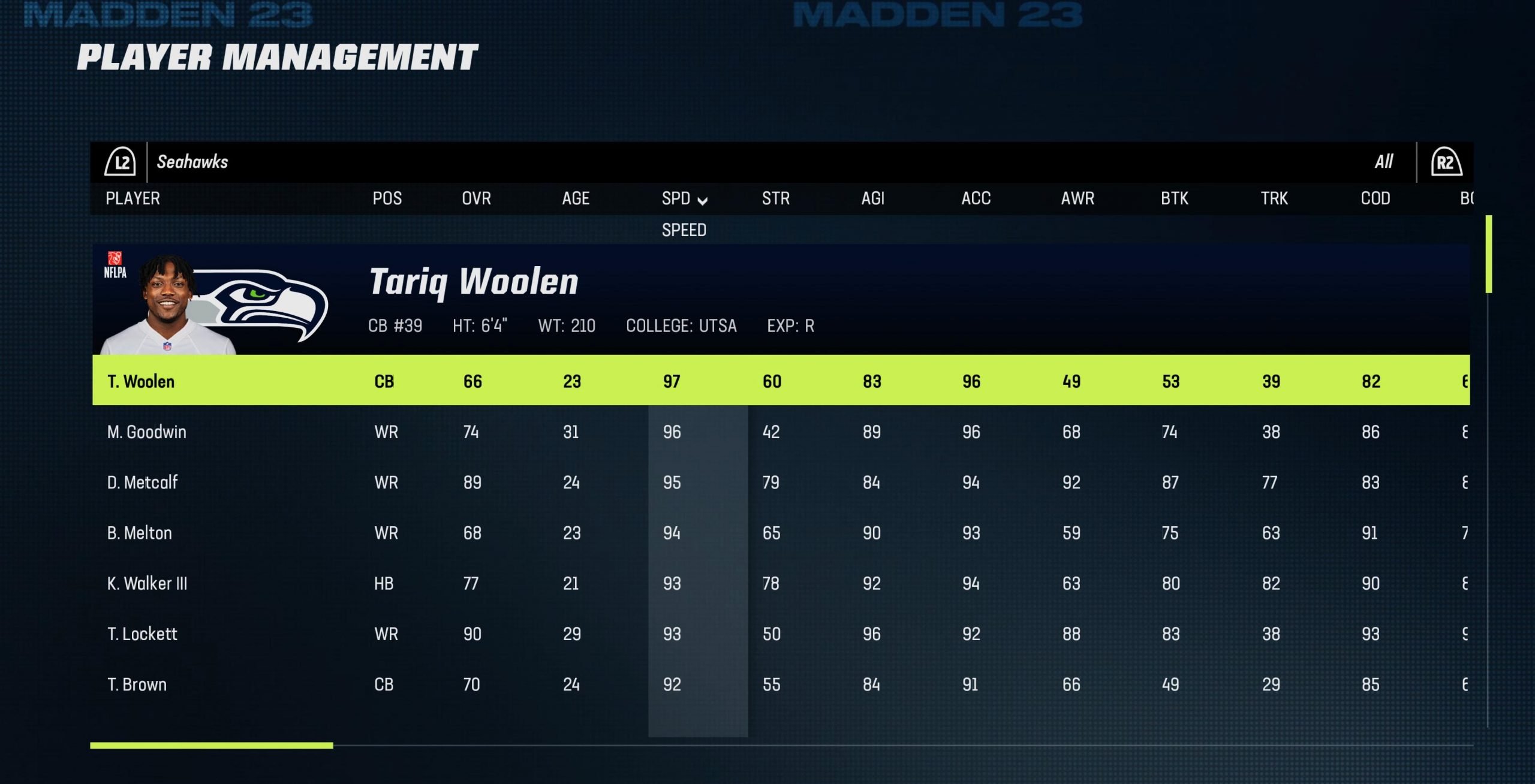This screenshot has width=1535, height=784.
Task: Sort players by TRK column
Action: click(x=1274, y=198)
